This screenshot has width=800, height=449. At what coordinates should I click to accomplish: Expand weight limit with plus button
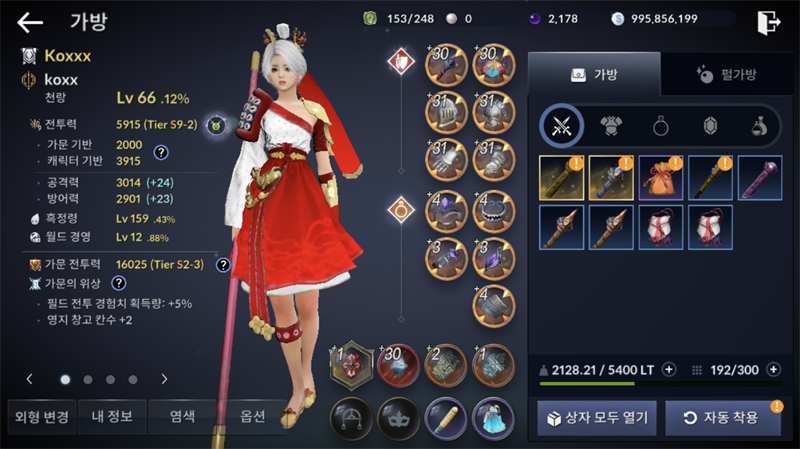point(669,368)
